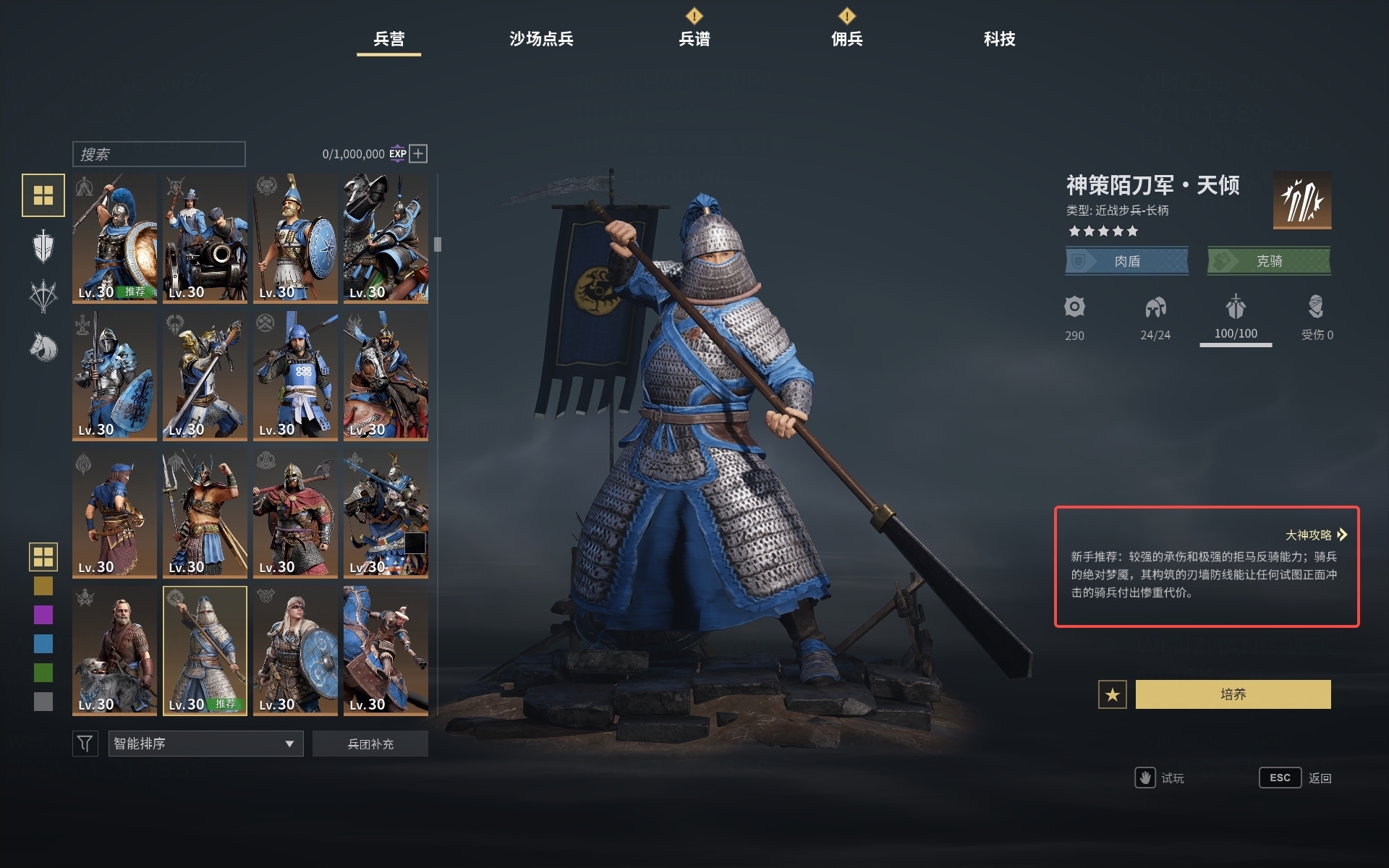This screenshot has width=1389, height=868.
Task: Toggle the 克骑 trait tag
Action: coord(1268,261)
